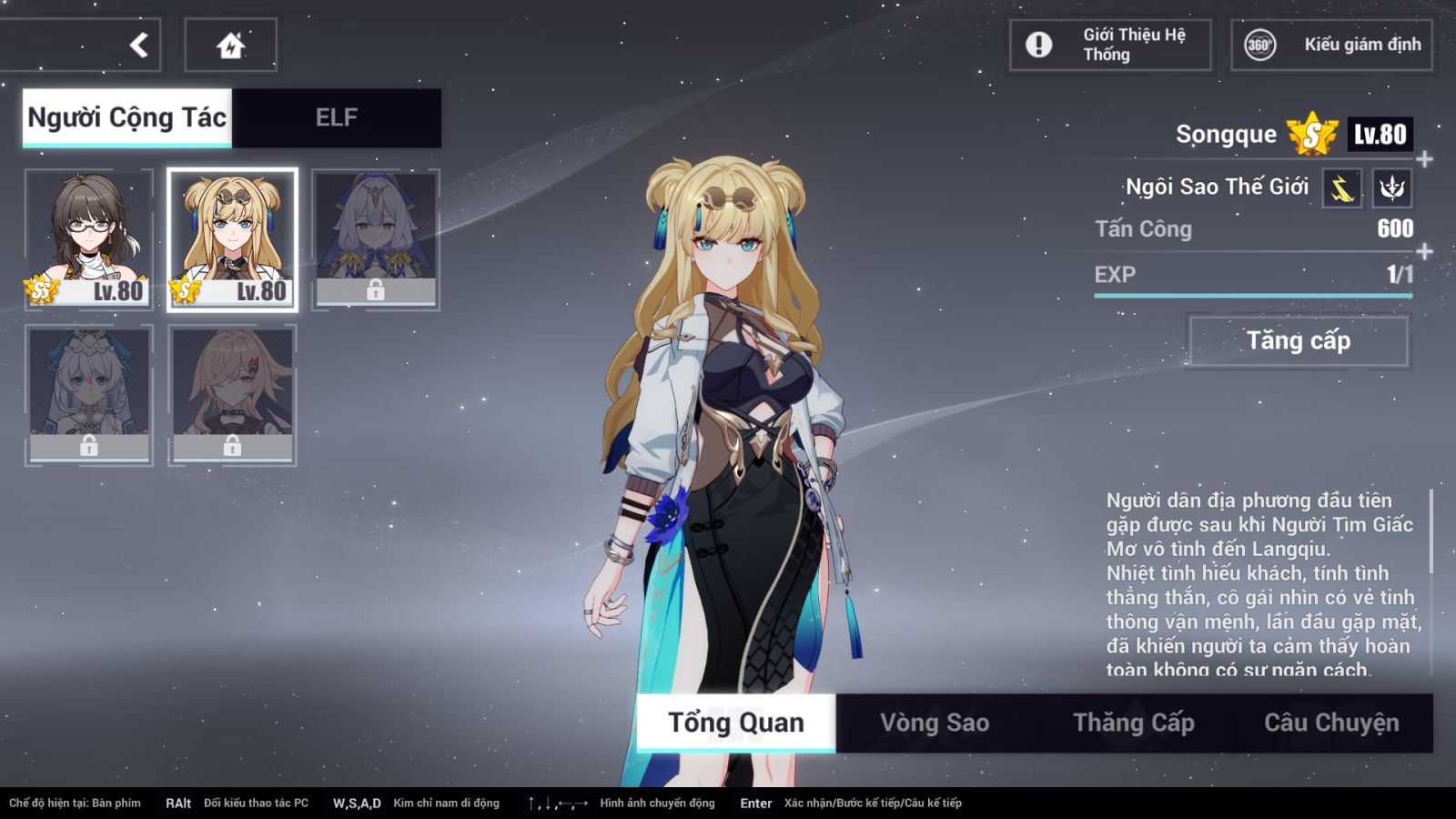View the Câu Chuyện story tab
This screenshot has height=819, width=1456.
coord(1331,723)
